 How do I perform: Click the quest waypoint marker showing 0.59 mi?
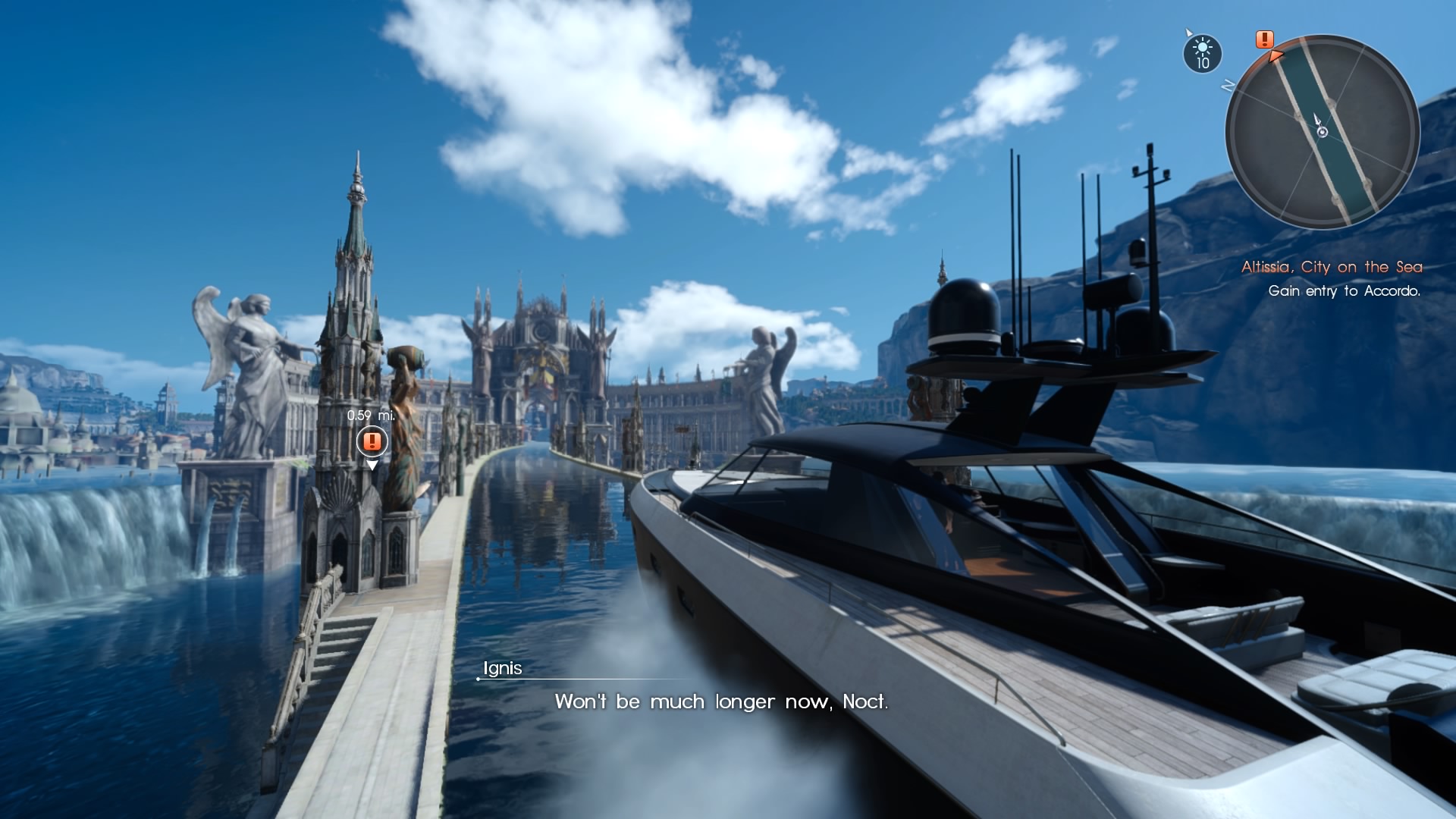pyautogui.click(x=372, y=441)
